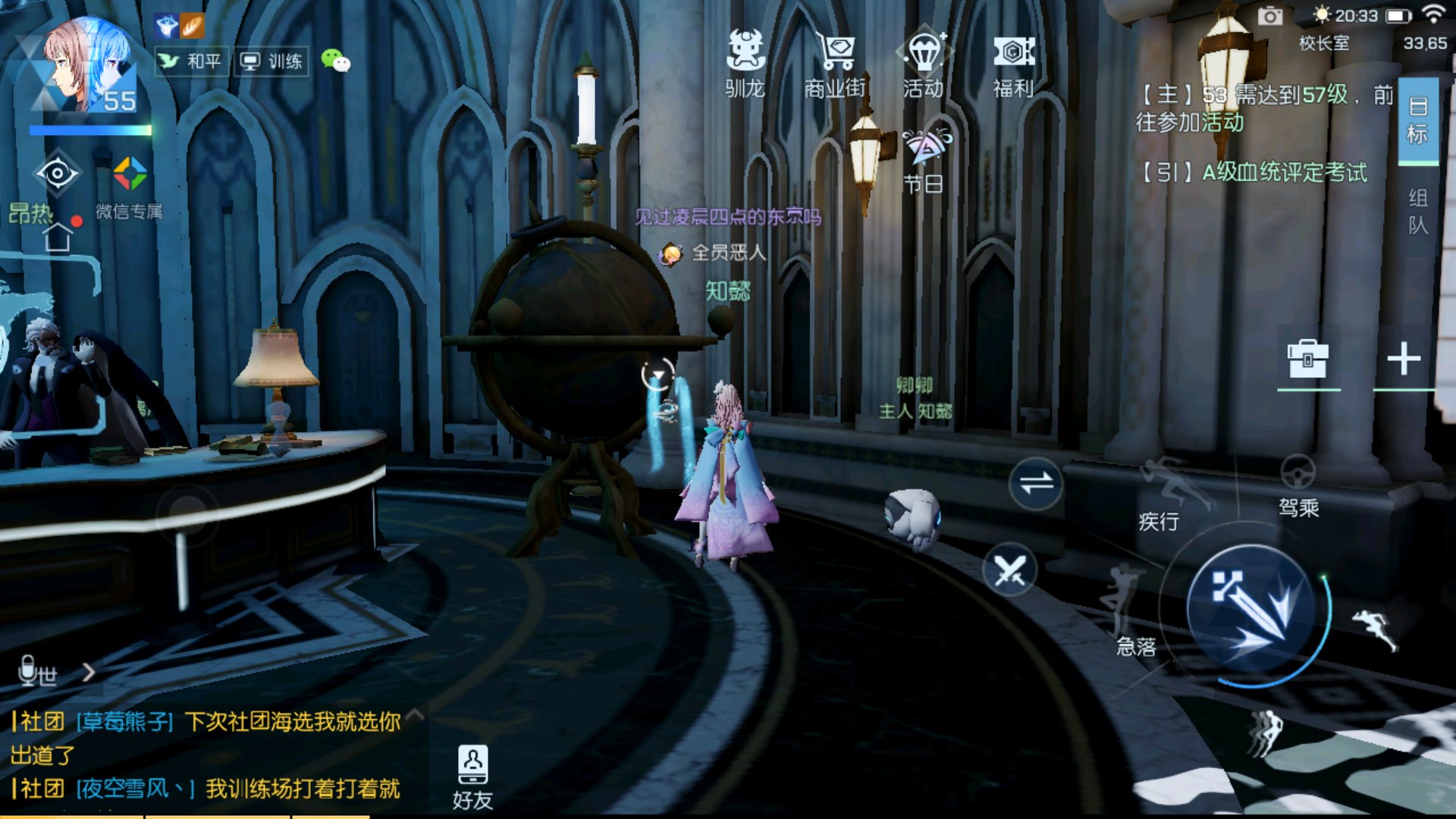Open the WeChat green chat icon
This screenshot has width=1456, height=819.
point(335,60)
